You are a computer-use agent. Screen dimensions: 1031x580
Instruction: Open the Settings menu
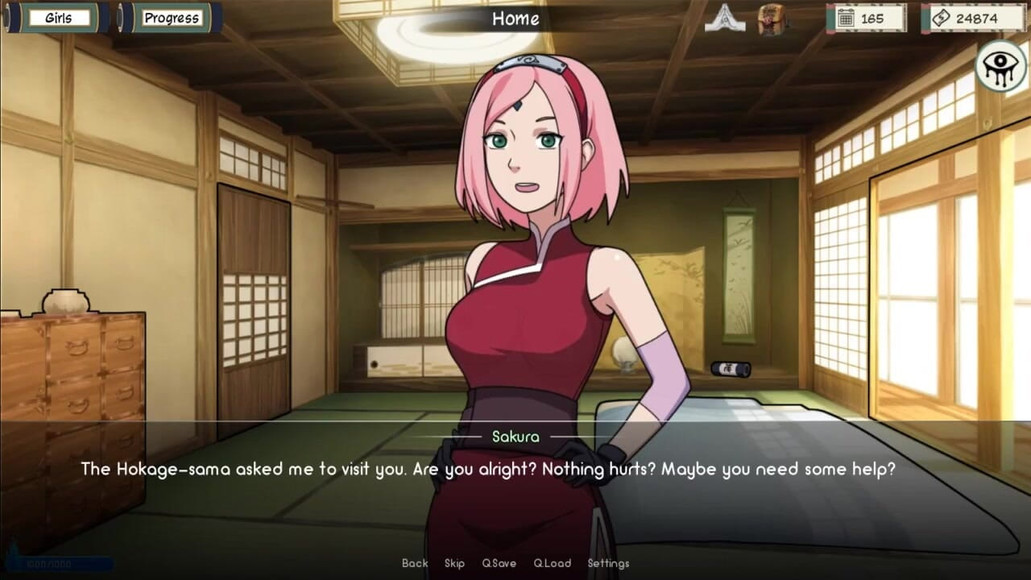click(608, 563)
